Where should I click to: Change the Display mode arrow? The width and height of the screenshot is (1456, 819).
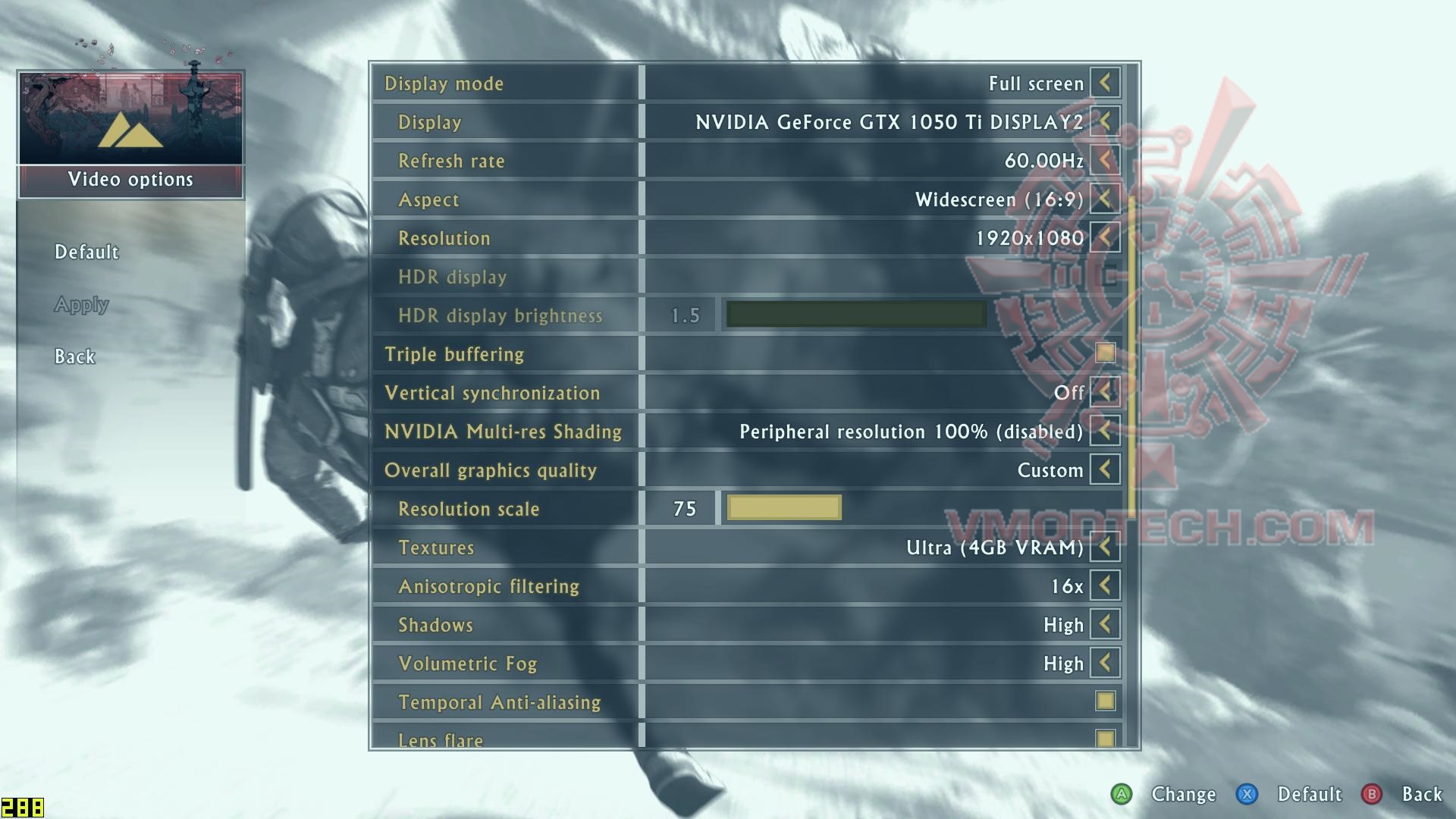[1105, 83]
